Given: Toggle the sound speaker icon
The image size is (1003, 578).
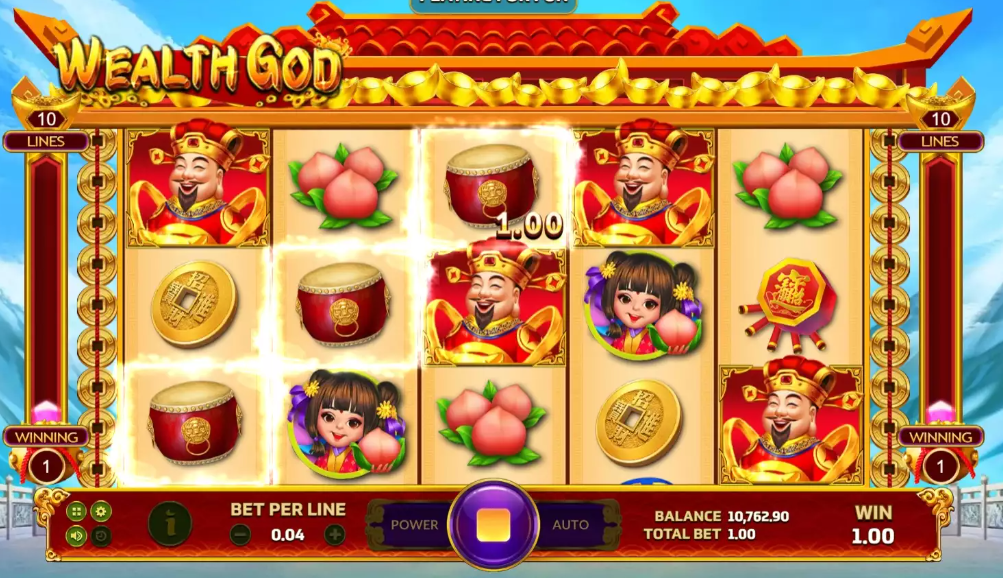Looking at the screenshot, I should (77, 535).
